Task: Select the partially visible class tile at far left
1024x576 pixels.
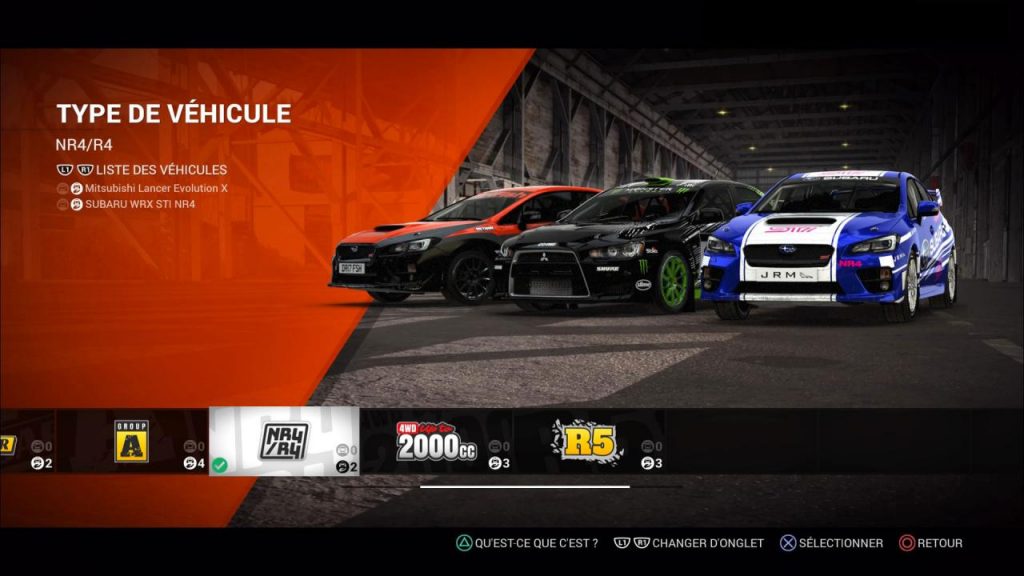Action: [25, 440]
